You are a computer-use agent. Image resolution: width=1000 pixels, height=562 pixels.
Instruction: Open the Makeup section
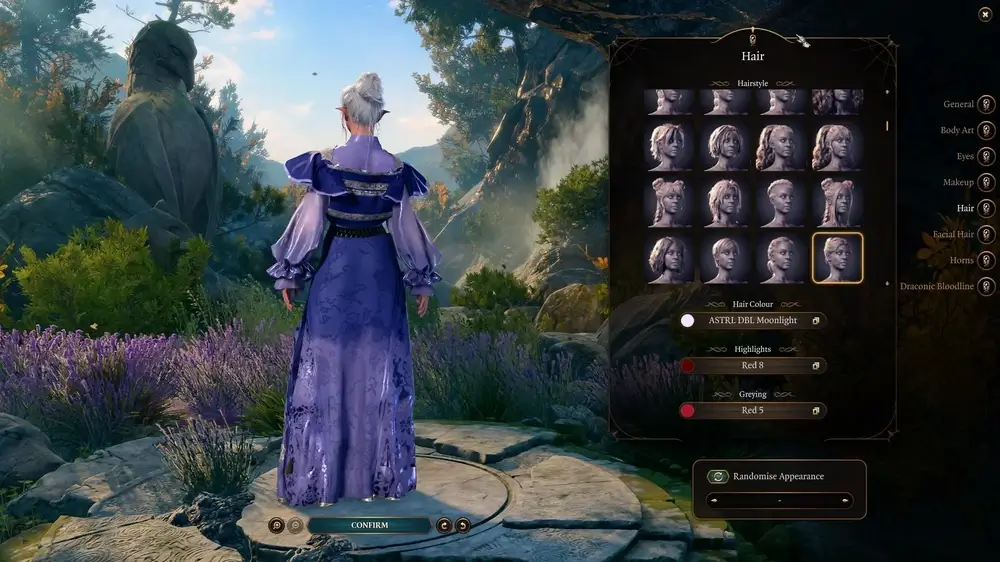[986, 182]
